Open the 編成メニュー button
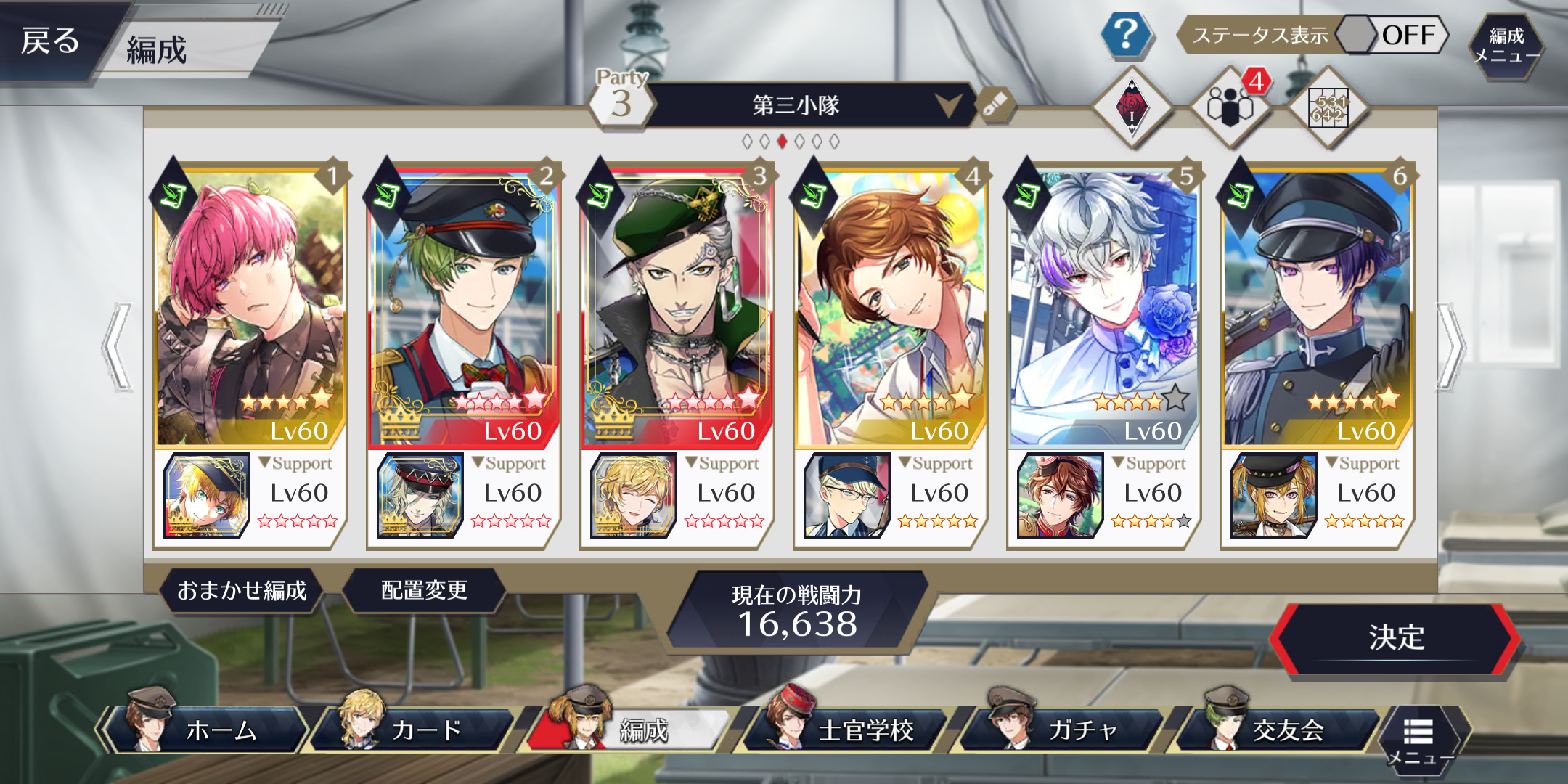The width and height of the screenshot is (1568, 784). pos(1506,46)
